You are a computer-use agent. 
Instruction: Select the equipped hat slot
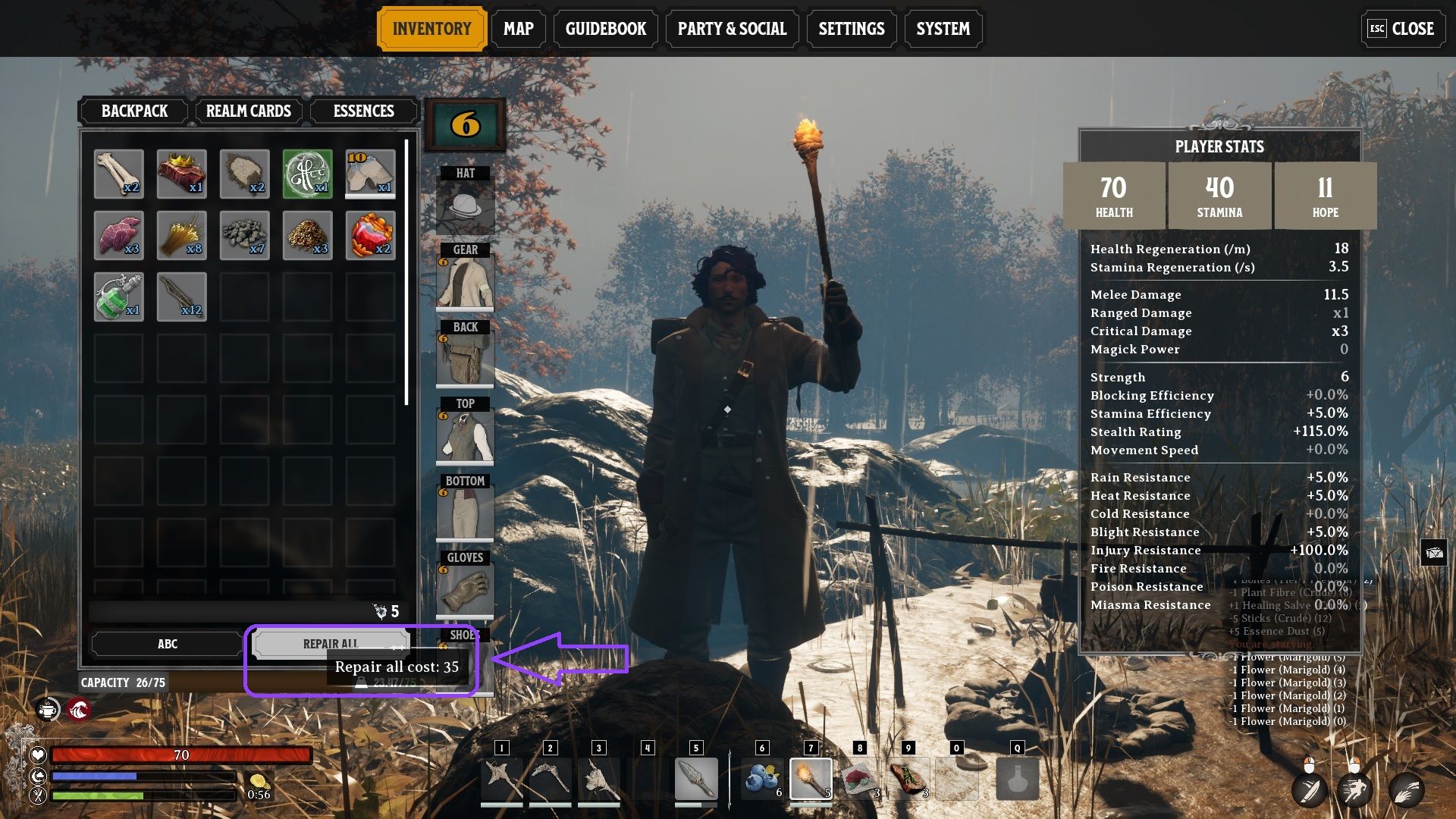pos(465,206)
